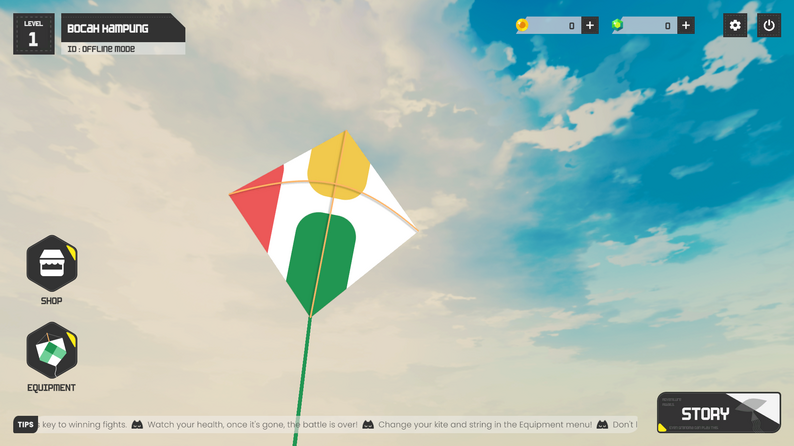Start Story mode
This screenshot has width=794, height=446.
tap(718, 412)
